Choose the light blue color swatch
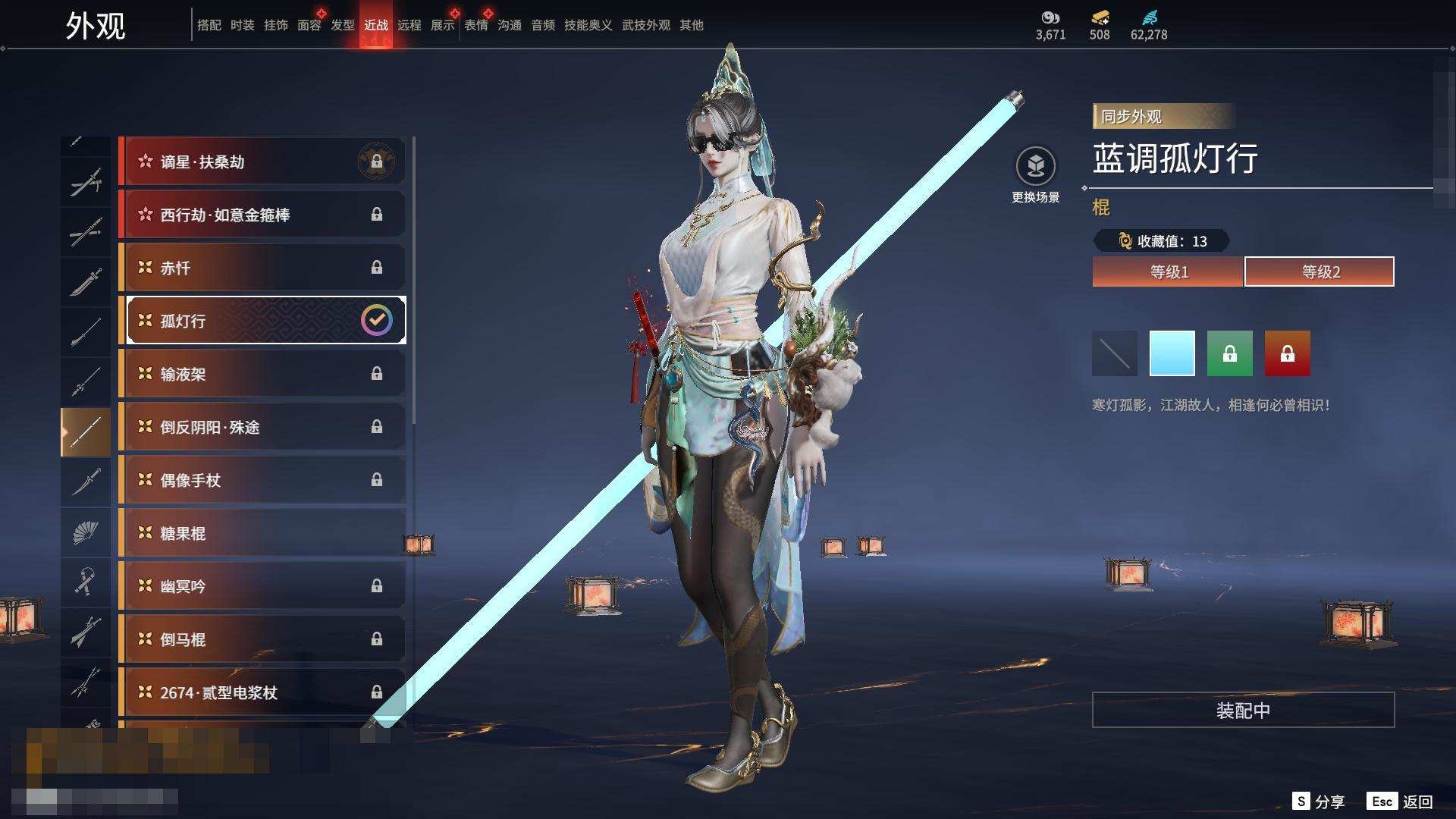 1172,353
